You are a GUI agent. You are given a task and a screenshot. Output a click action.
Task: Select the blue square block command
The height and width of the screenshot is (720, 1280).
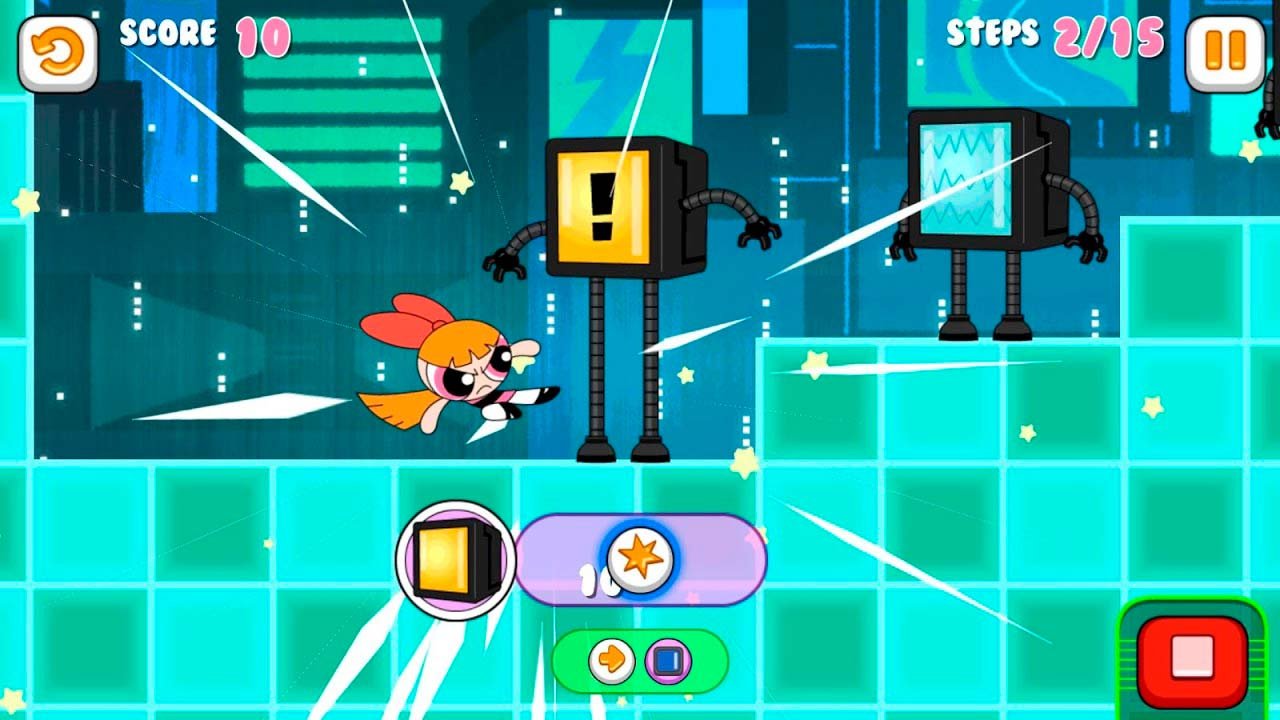pyautogui.click(x=668, y=661)
